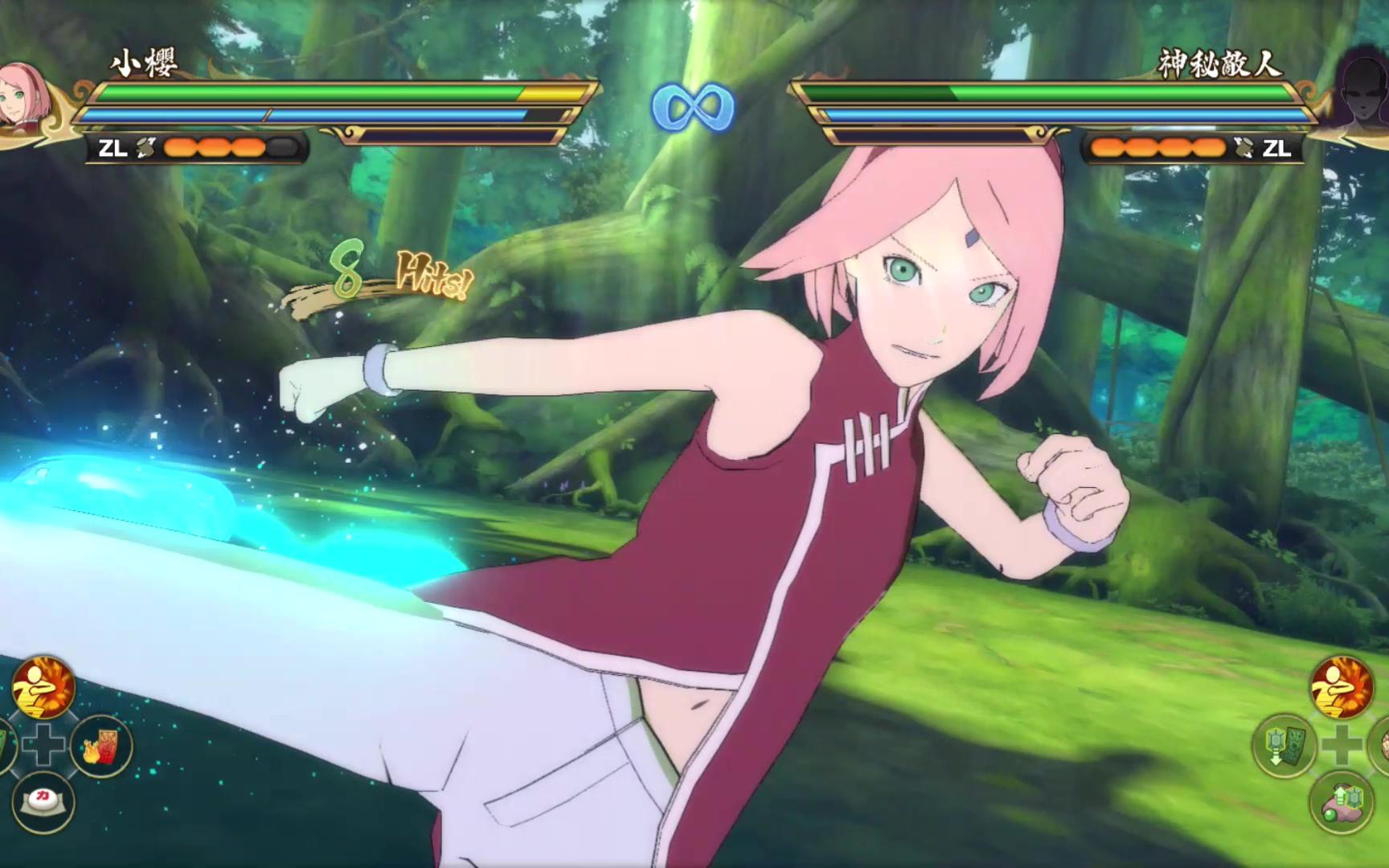The width and height of the screenshot is (1389, 868).
Task: Select the opponent's defense-up pink pouch item
Action: [1340, 801]
